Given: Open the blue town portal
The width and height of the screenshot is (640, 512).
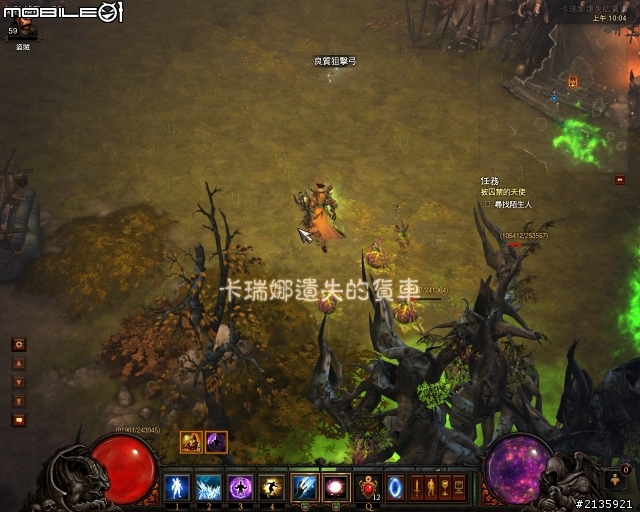Looking at the screenshot, I should (x=396, y=488).
